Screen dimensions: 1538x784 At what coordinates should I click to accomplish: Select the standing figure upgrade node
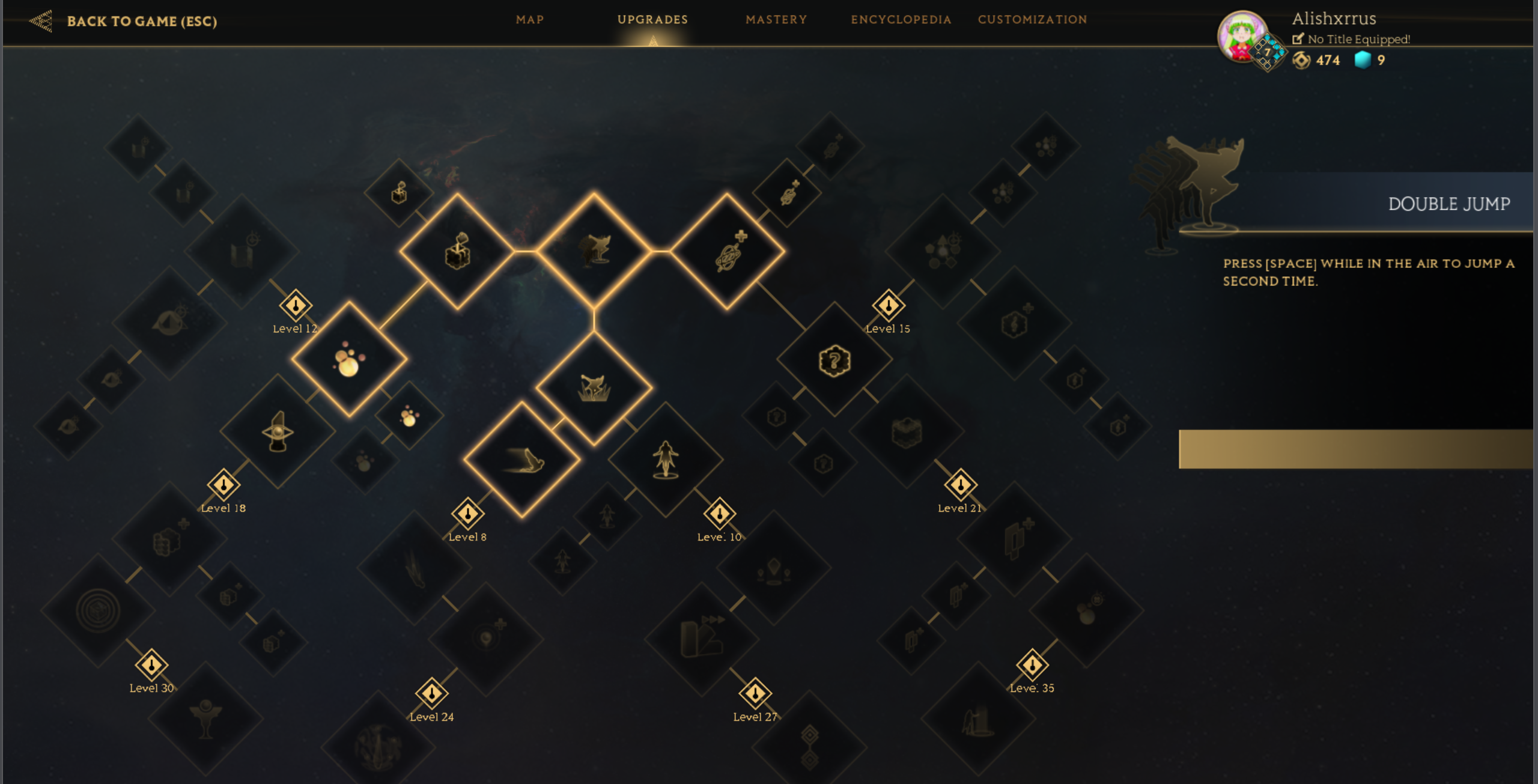666,460
